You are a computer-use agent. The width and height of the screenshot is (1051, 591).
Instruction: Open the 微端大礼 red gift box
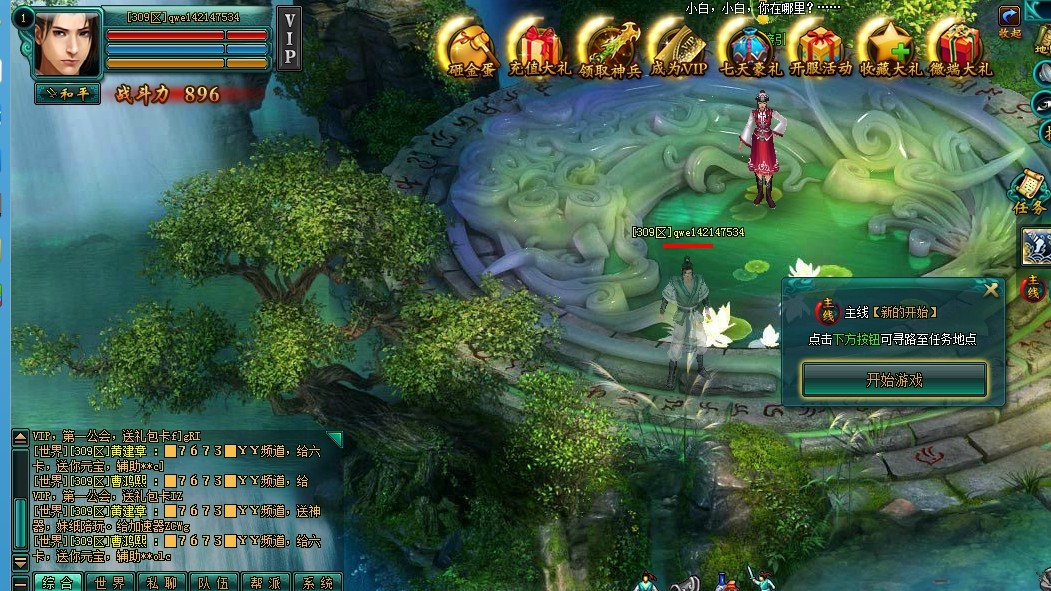coord(959,46)
